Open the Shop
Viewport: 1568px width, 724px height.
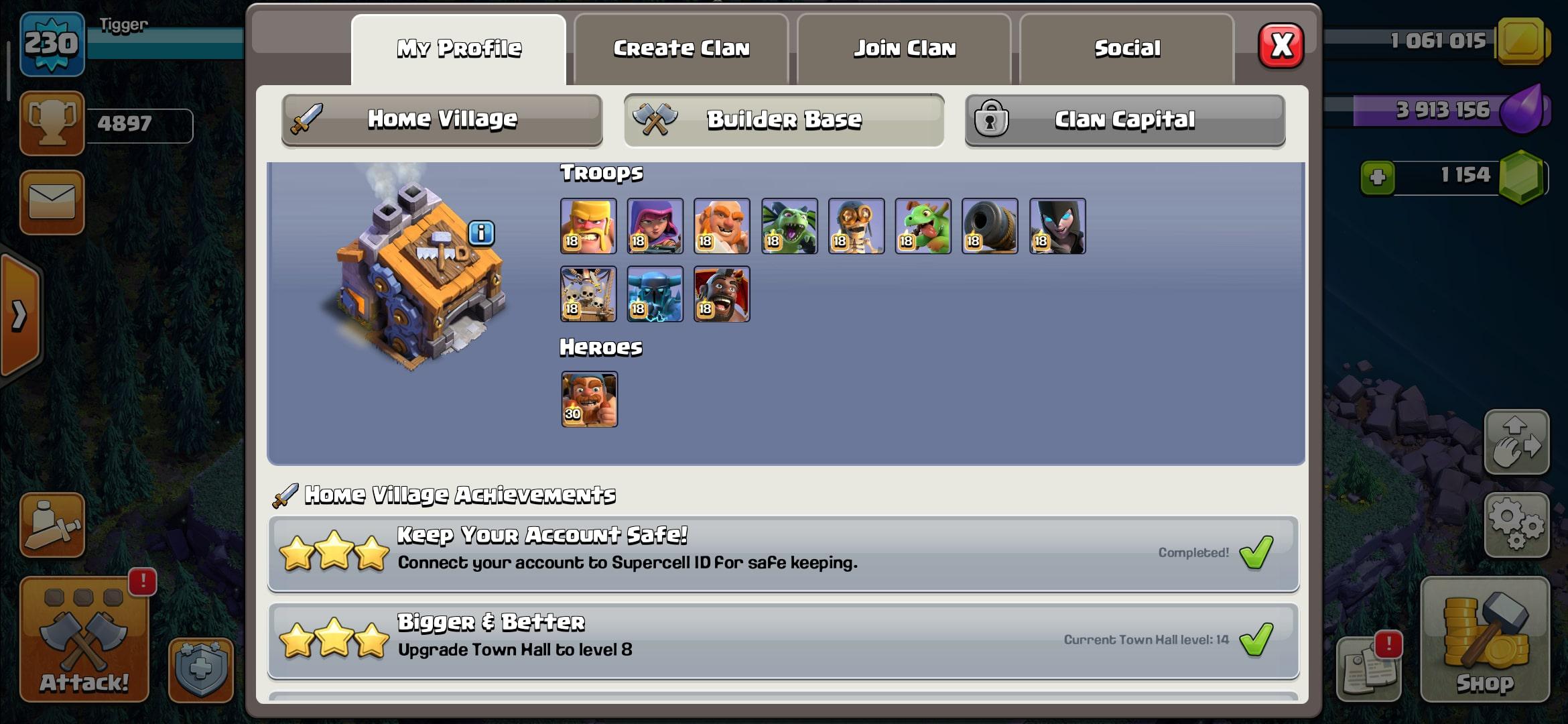1485,640
